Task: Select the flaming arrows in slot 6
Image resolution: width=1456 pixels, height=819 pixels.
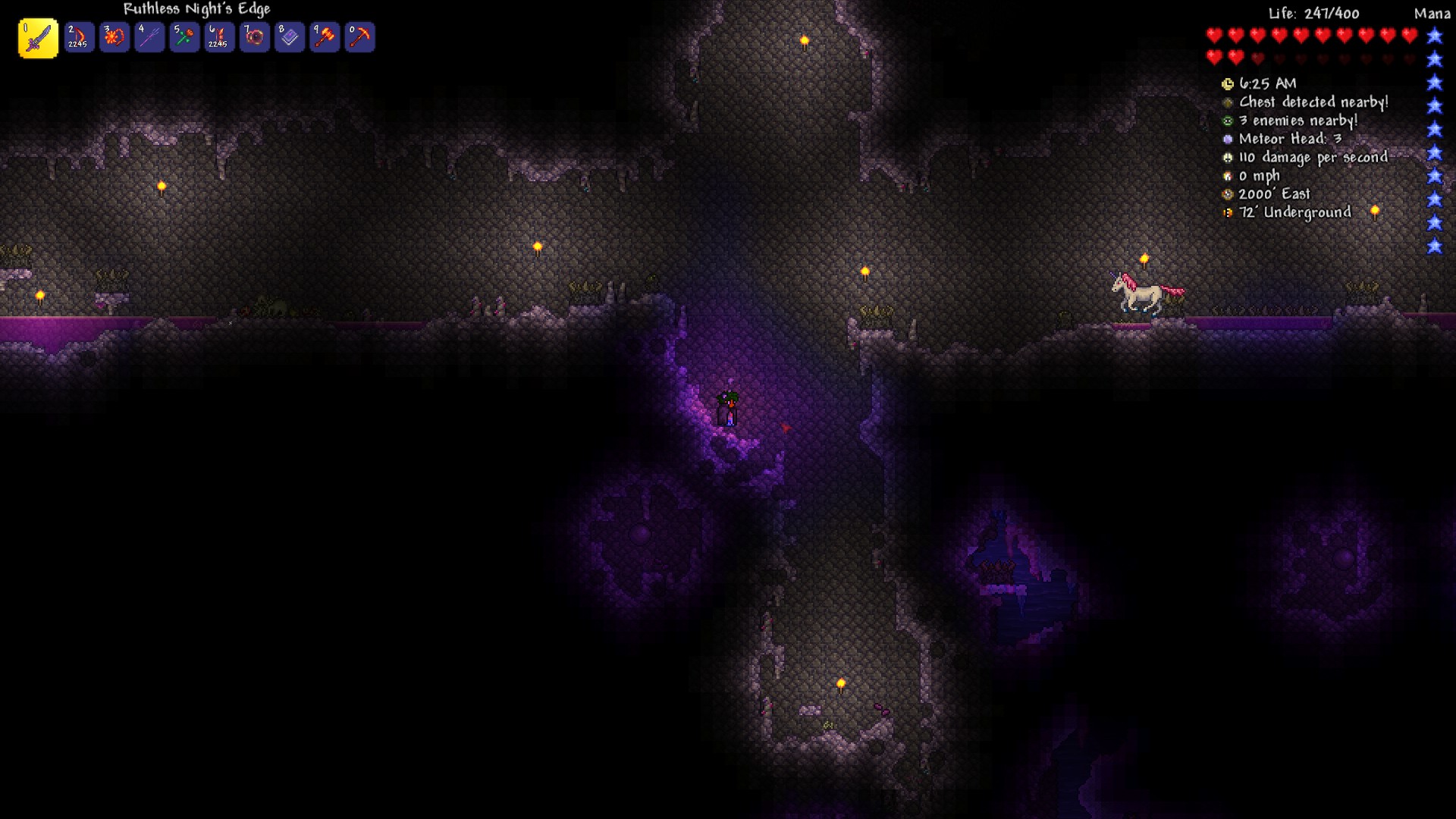Action: point(218,38)
